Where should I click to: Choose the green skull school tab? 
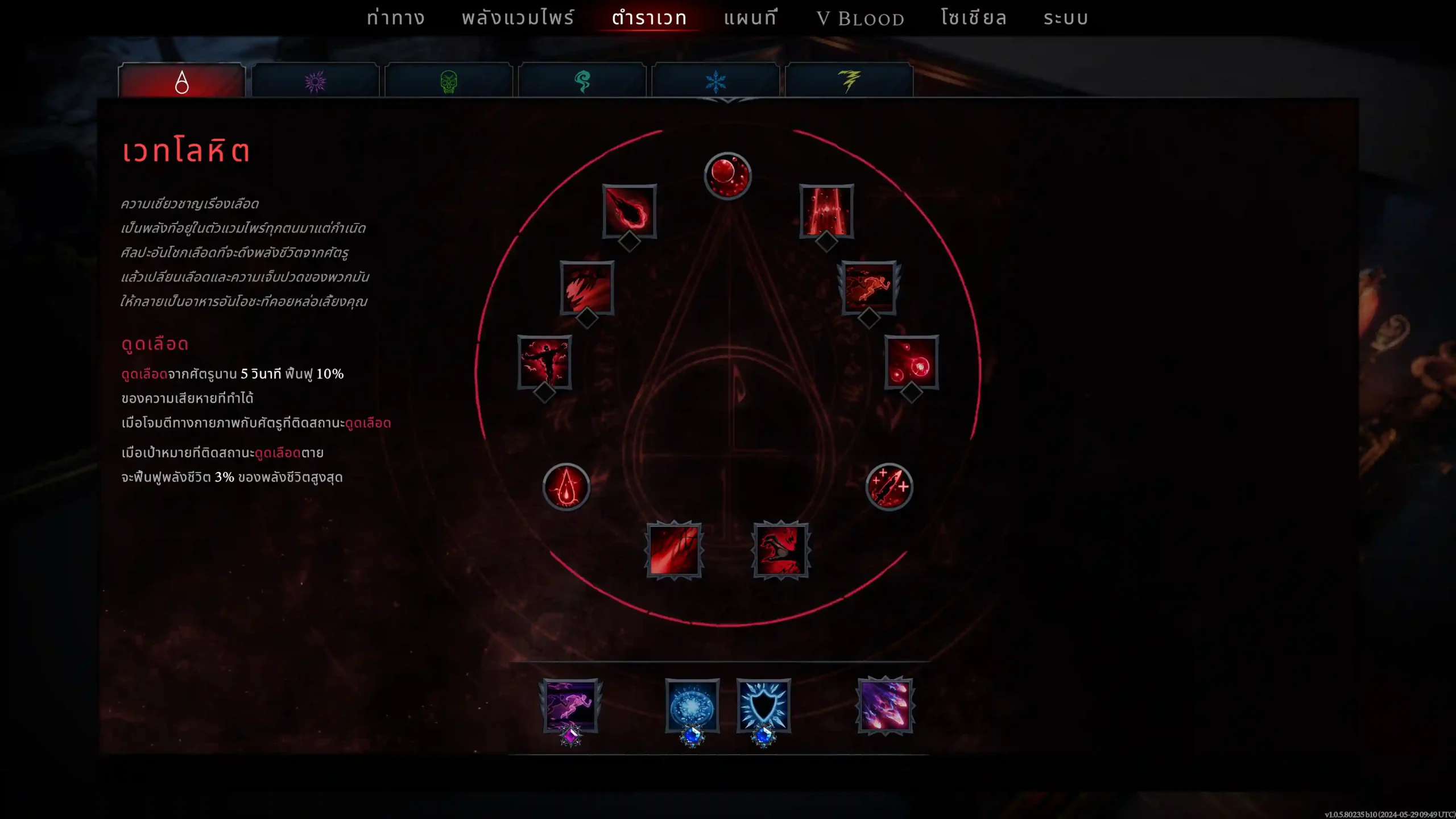click(x=449, y=82)
